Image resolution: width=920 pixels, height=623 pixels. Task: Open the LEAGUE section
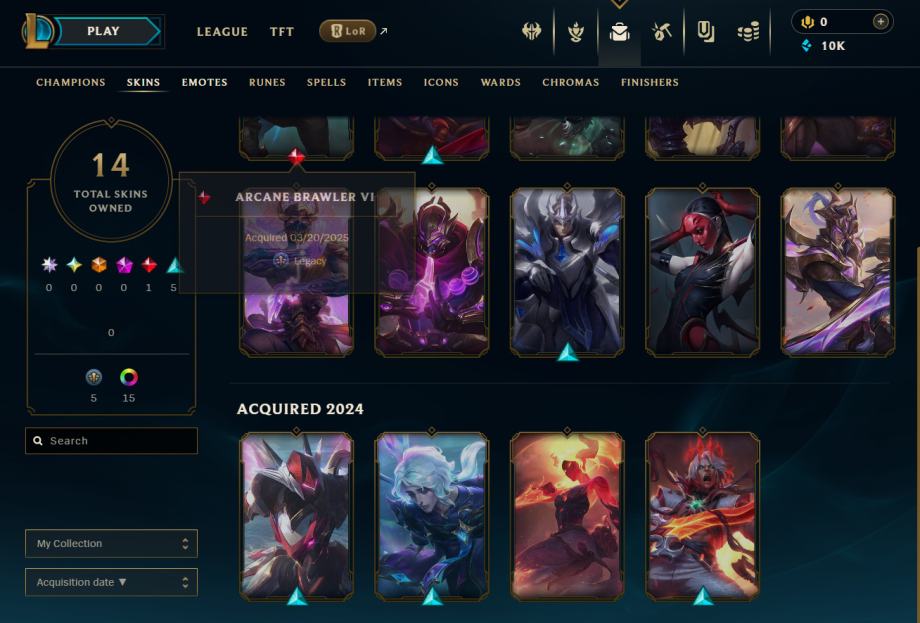[x=222, y=32]
